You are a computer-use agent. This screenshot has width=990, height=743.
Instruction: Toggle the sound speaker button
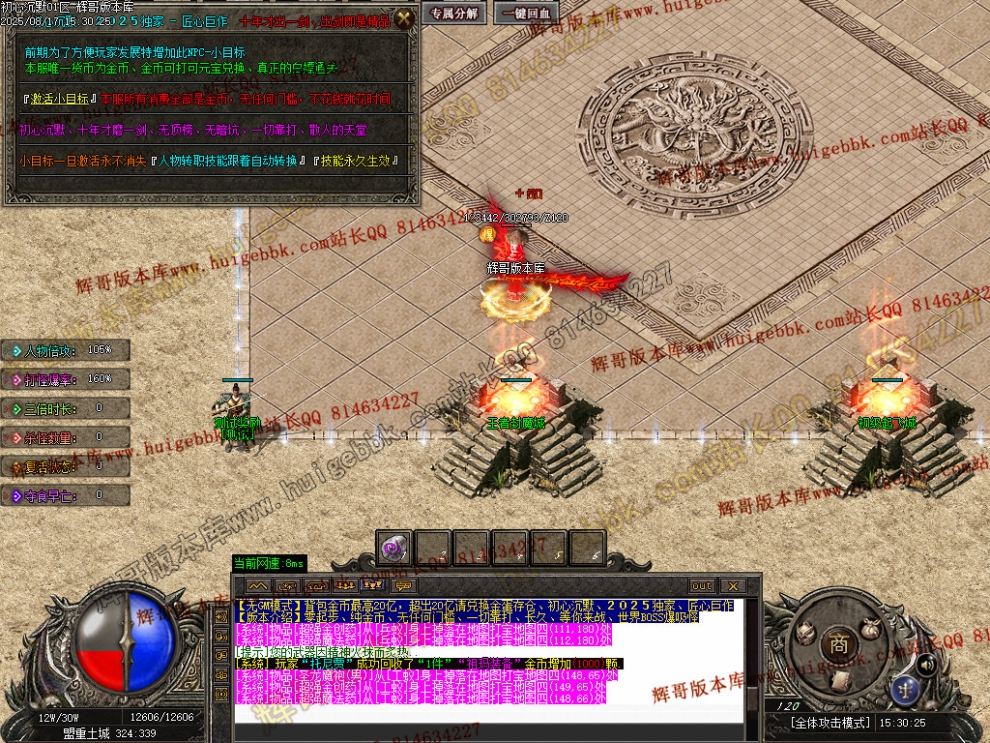(928, 664)
